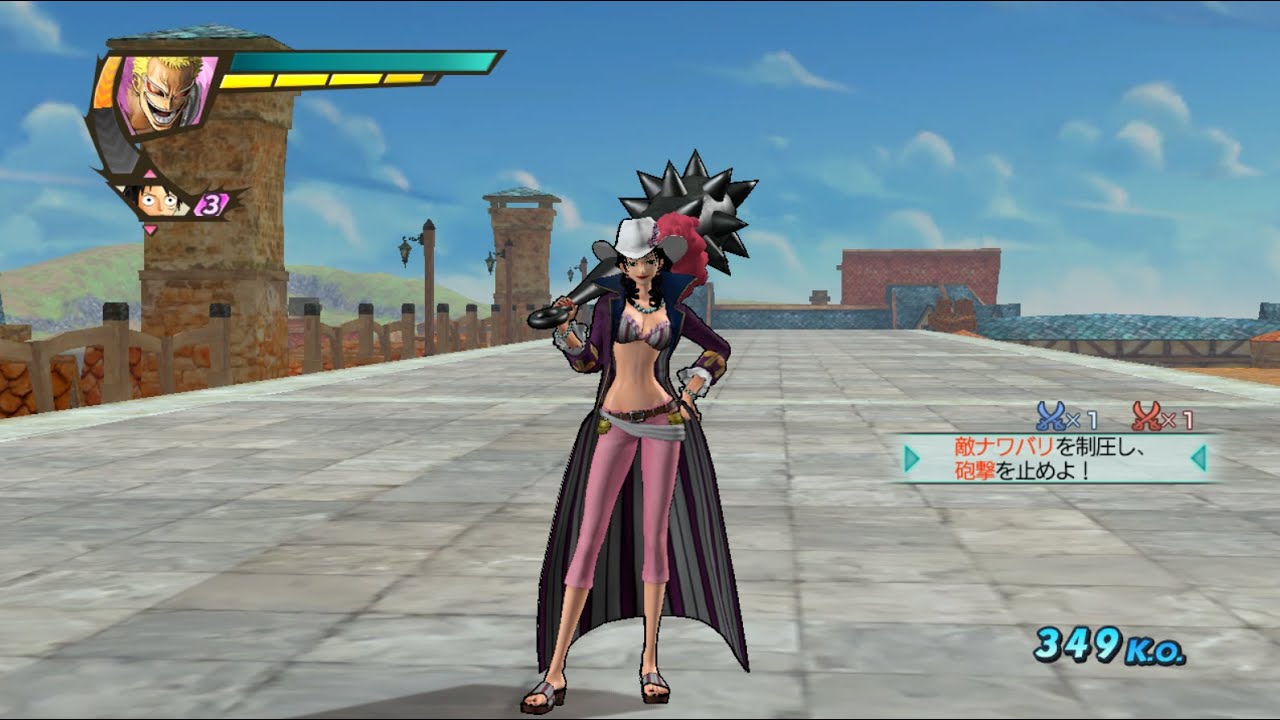The width and height of the screenshot is (1280, 720).
Task: Show the previous objective with left arrow
Action: point(911,458)
